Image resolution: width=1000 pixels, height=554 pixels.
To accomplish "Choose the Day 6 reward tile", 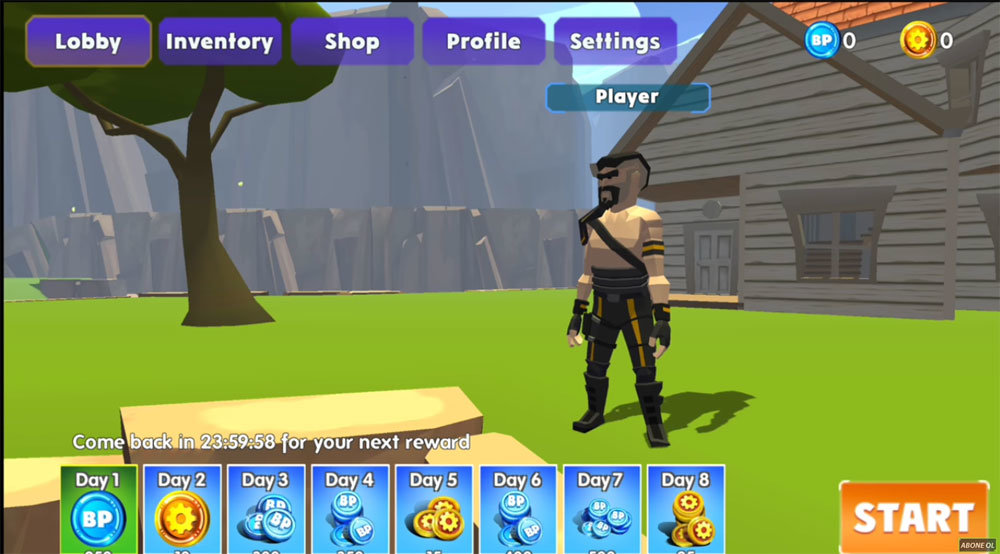I will click(x=518, y=510).
